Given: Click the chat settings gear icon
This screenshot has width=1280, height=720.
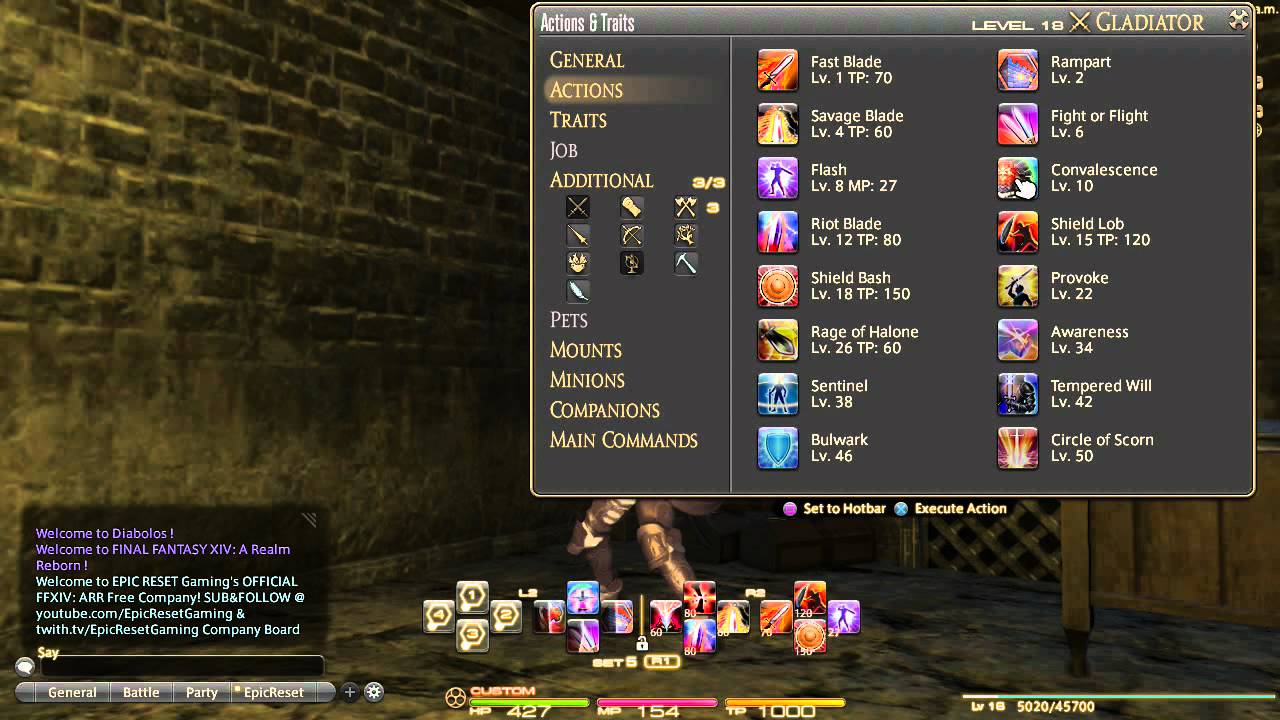Looking at the screenshot, I should point(373,691).
